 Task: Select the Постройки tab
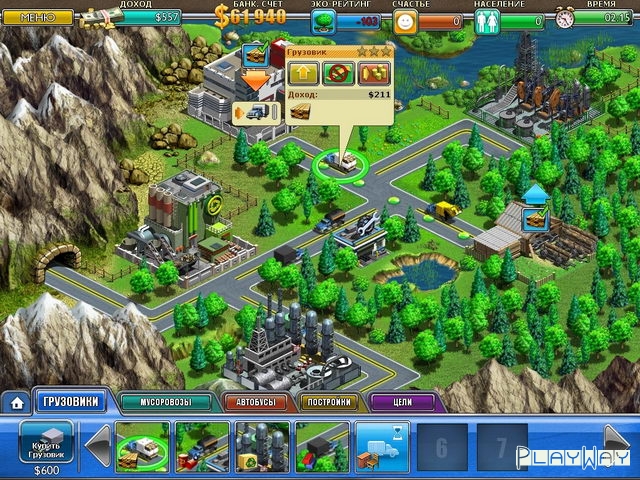327,402
